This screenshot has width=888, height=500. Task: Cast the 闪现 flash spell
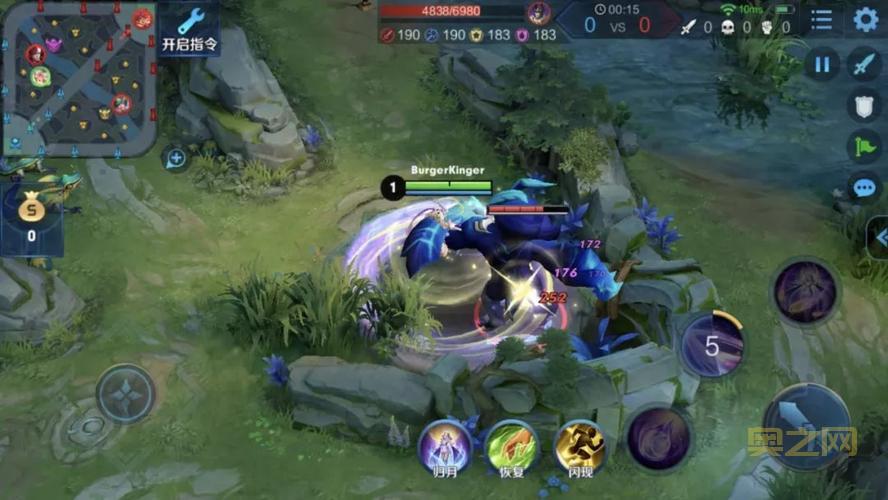tap(580, 446)
